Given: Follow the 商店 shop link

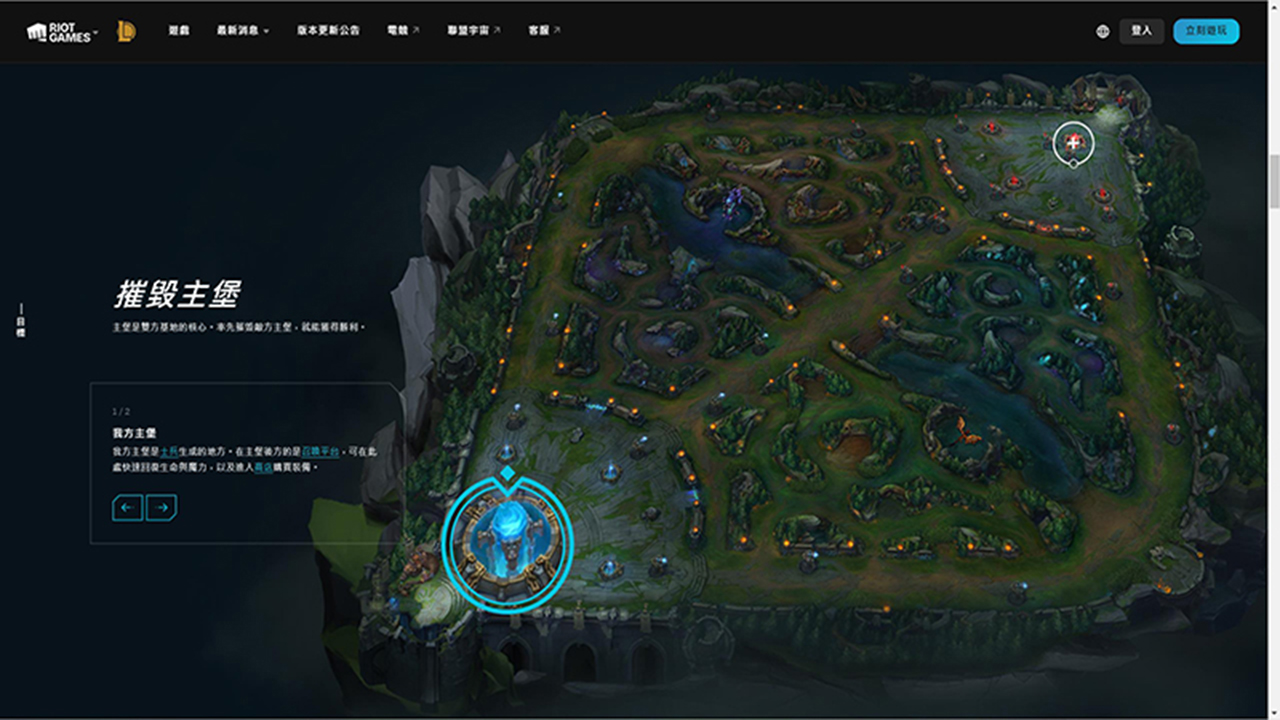Looking at the screenshot, I should pyautogui.click(x=263, y=467).
